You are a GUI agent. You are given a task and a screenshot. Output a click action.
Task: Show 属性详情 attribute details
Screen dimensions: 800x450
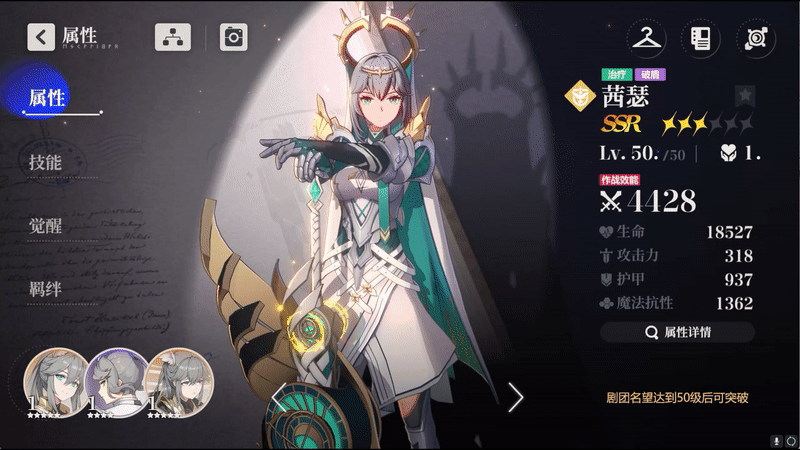(677, 332)
